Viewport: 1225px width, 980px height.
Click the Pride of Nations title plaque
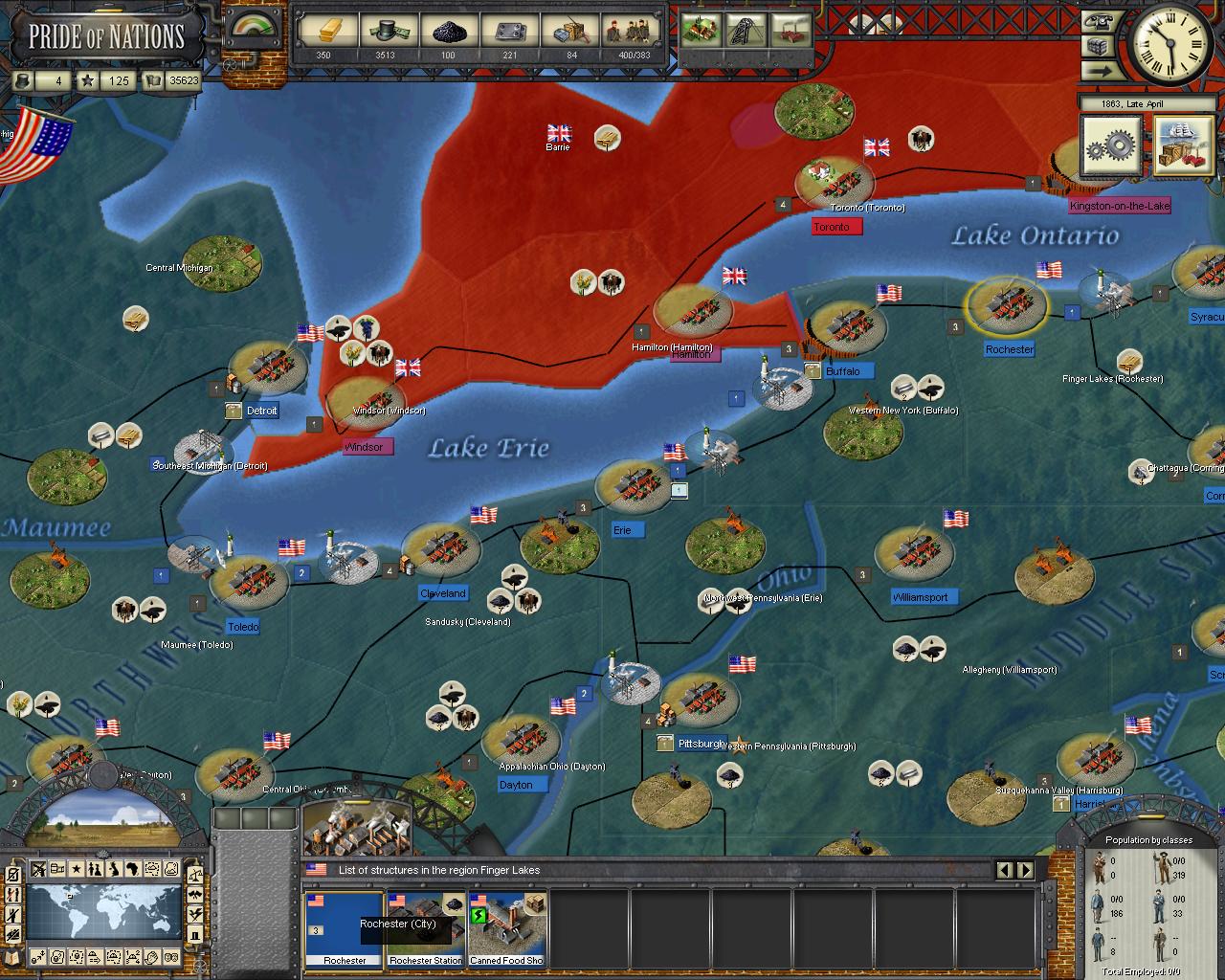[x=105, y=36]
